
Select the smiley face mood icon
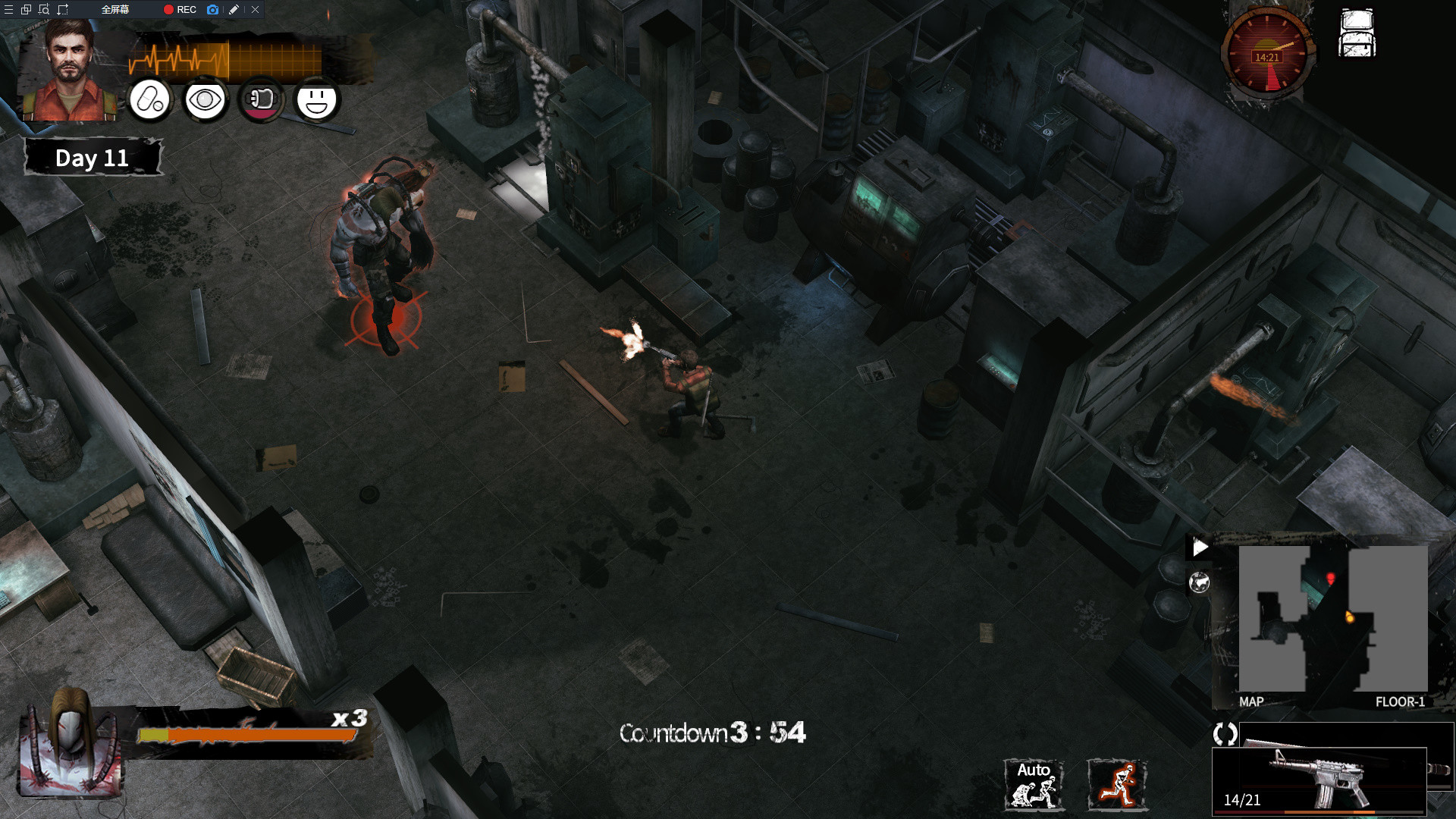point(316,100)
